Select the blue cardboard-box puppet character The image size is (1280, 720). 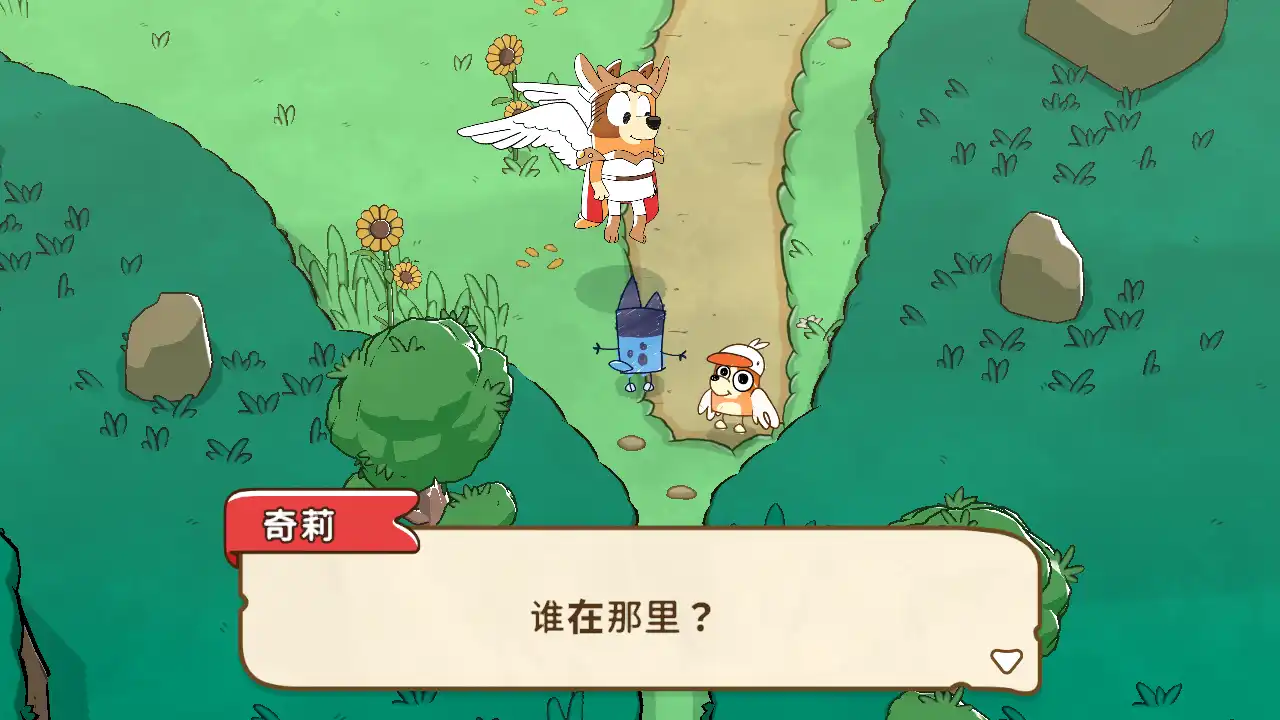[x=640, y=340]
